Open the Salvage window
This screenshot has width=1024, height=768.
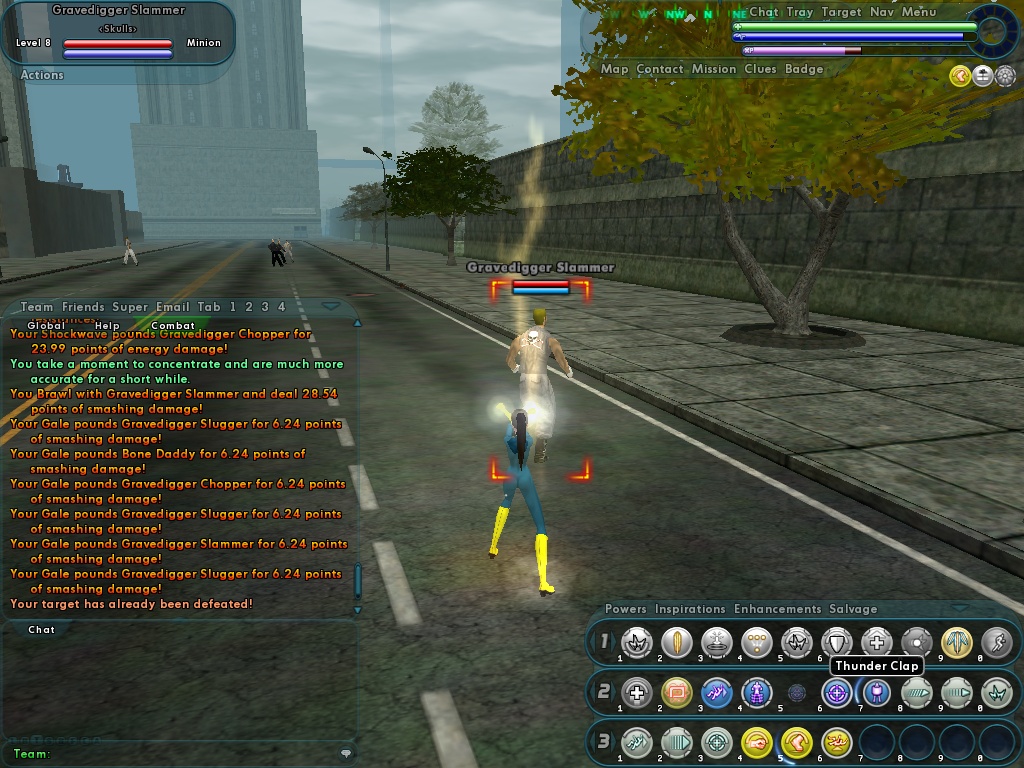tap(853, 609)
